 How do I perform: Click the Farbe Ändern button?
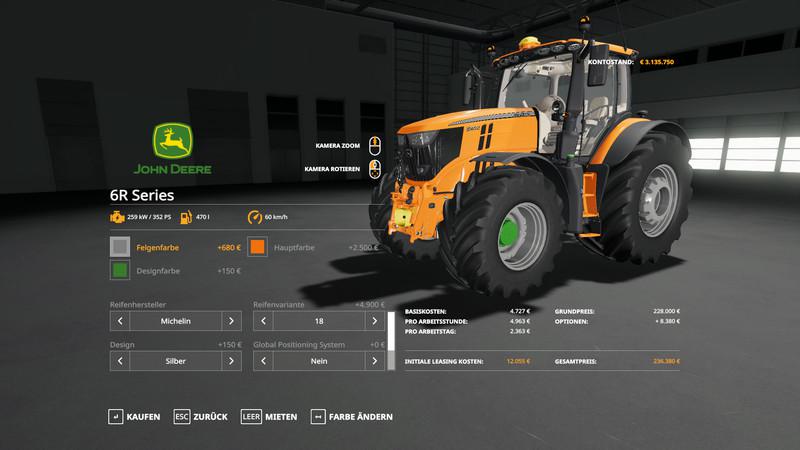[352, 416]
